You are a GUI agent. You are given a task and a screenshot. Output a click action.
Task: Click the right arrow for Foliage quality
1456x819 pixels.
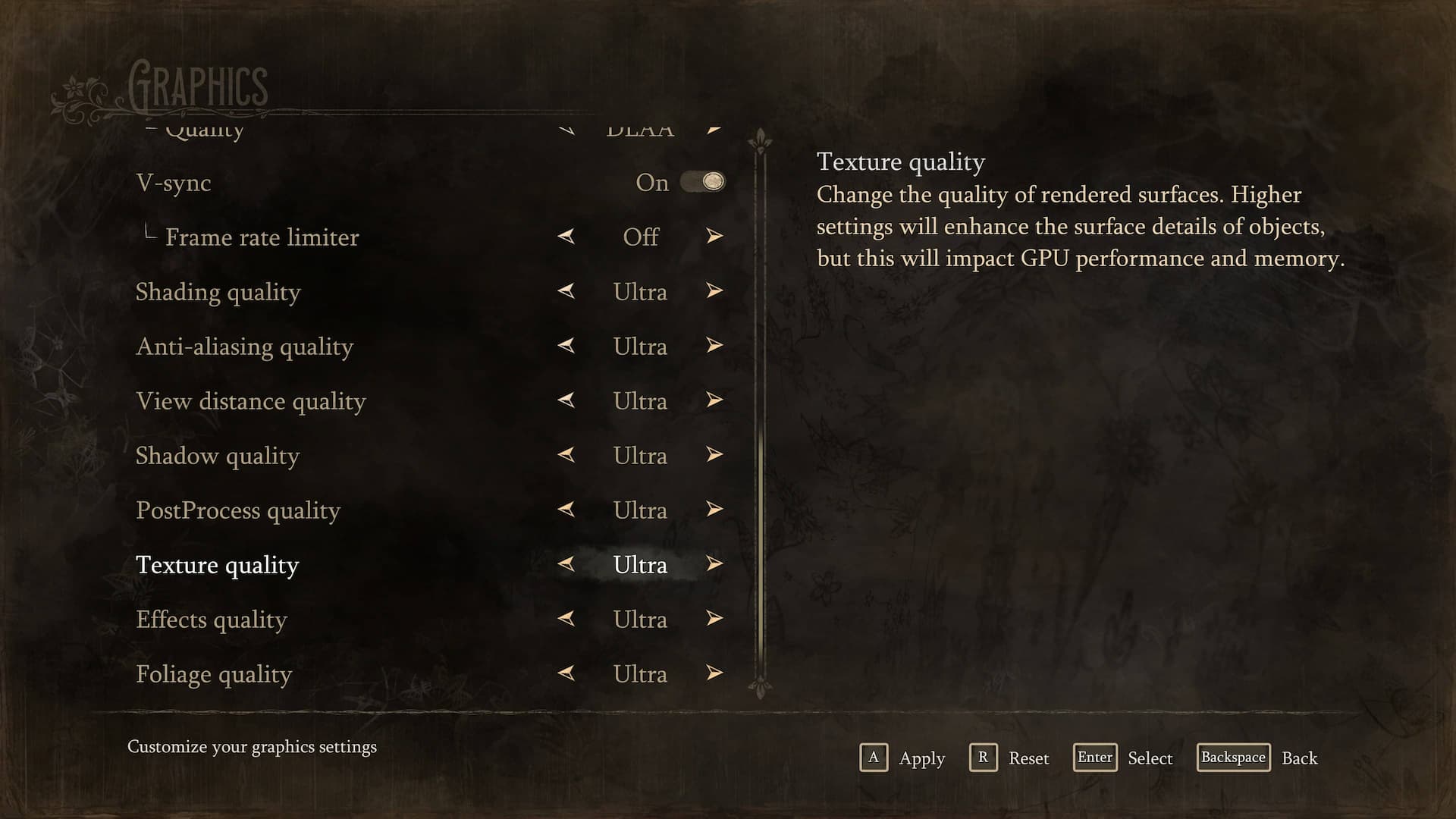tap(714, 673)
